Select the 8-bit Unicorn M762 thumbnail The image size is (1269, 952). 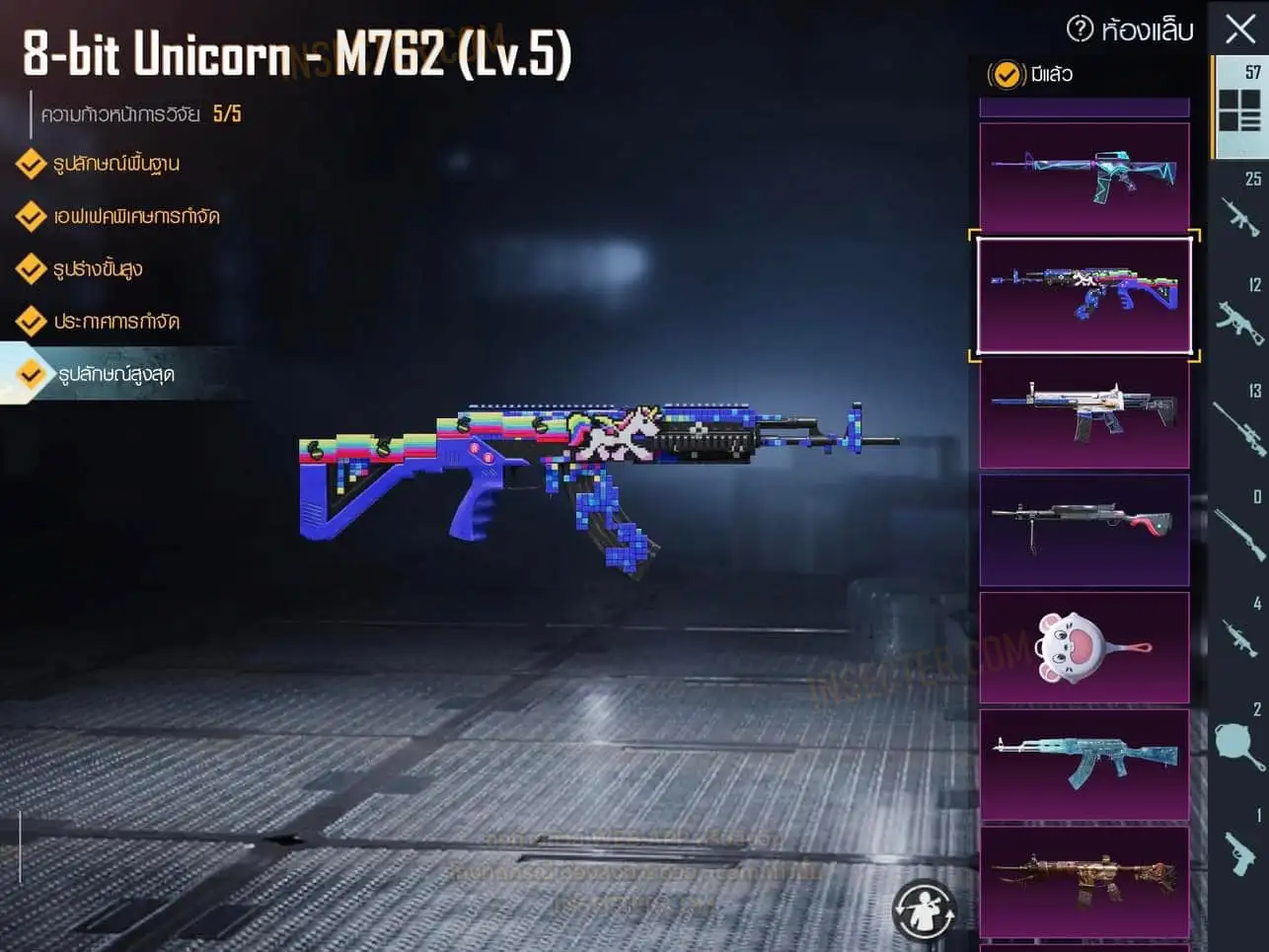coord(1083,294)
